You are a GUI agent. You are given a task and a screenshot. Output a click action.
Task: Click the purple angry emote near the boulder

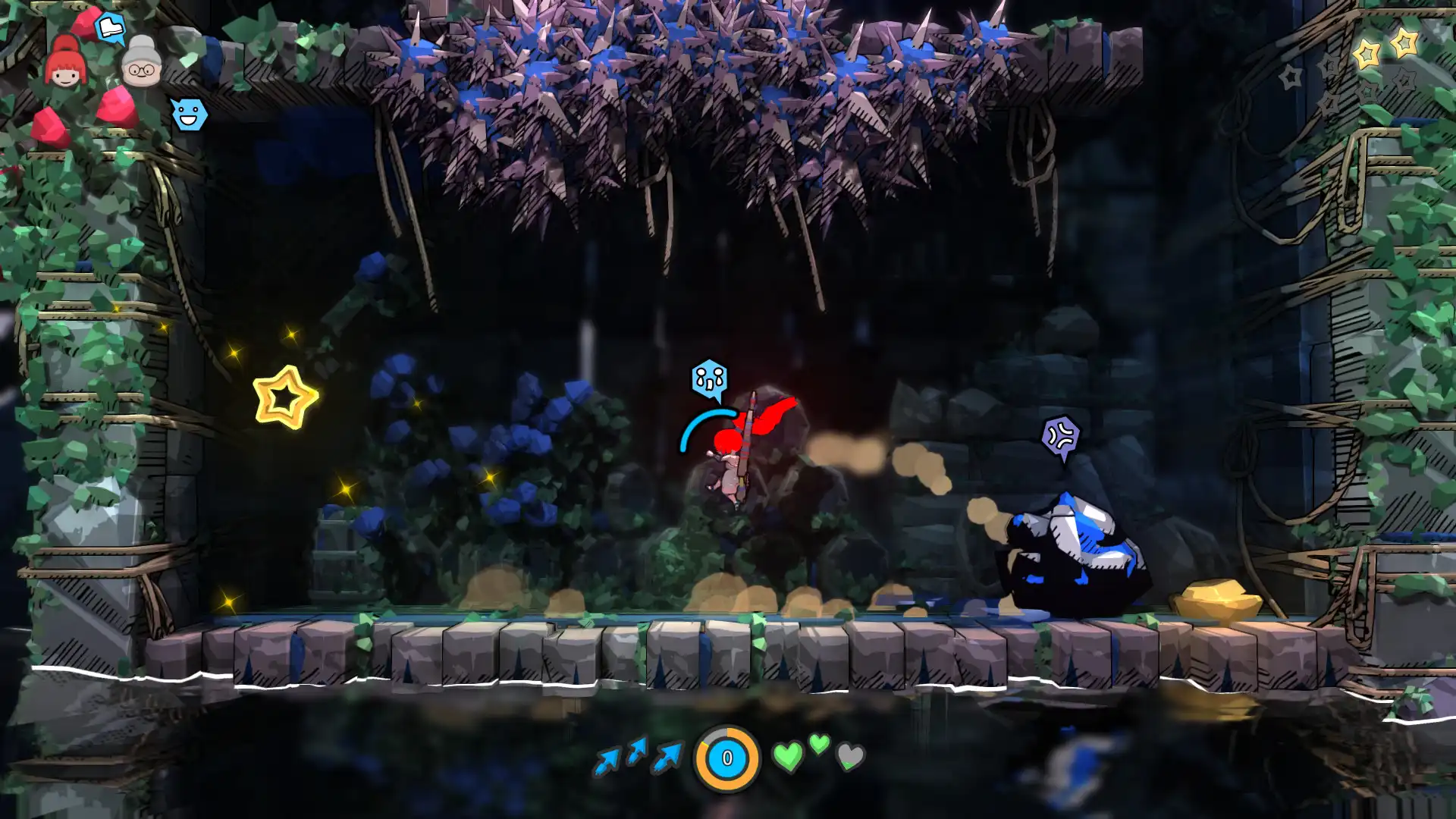pyautogui.click(x=1060, y=436)
